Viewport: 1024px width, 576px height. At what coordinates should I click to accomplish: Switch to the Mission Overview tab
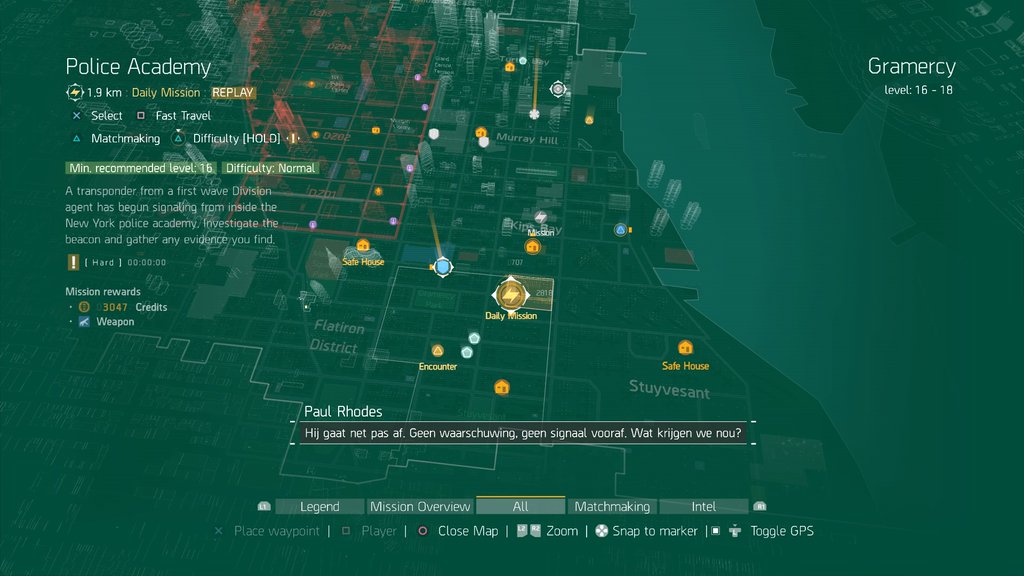[x=420, y=506]
